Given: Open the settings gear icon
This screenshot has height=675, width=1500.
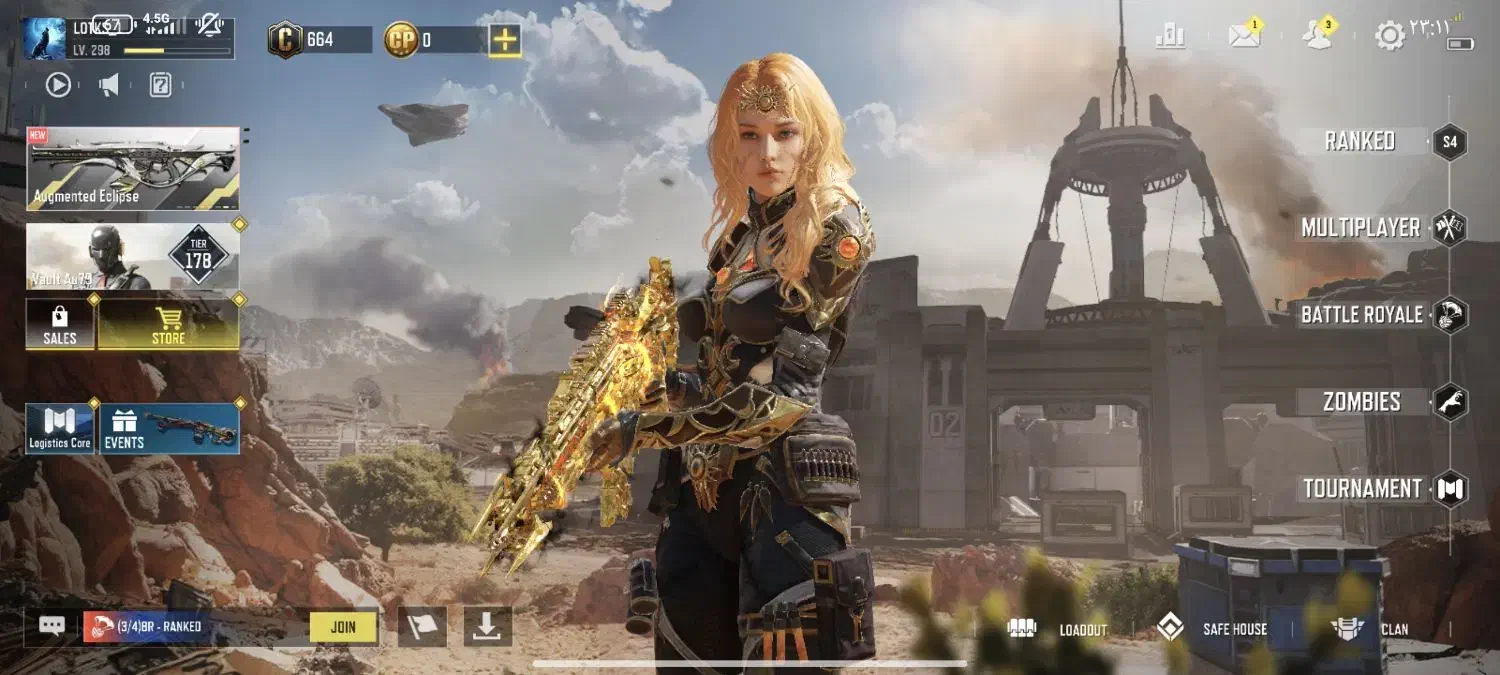Looking at the screenshot, I should (x=1389, y=36).
